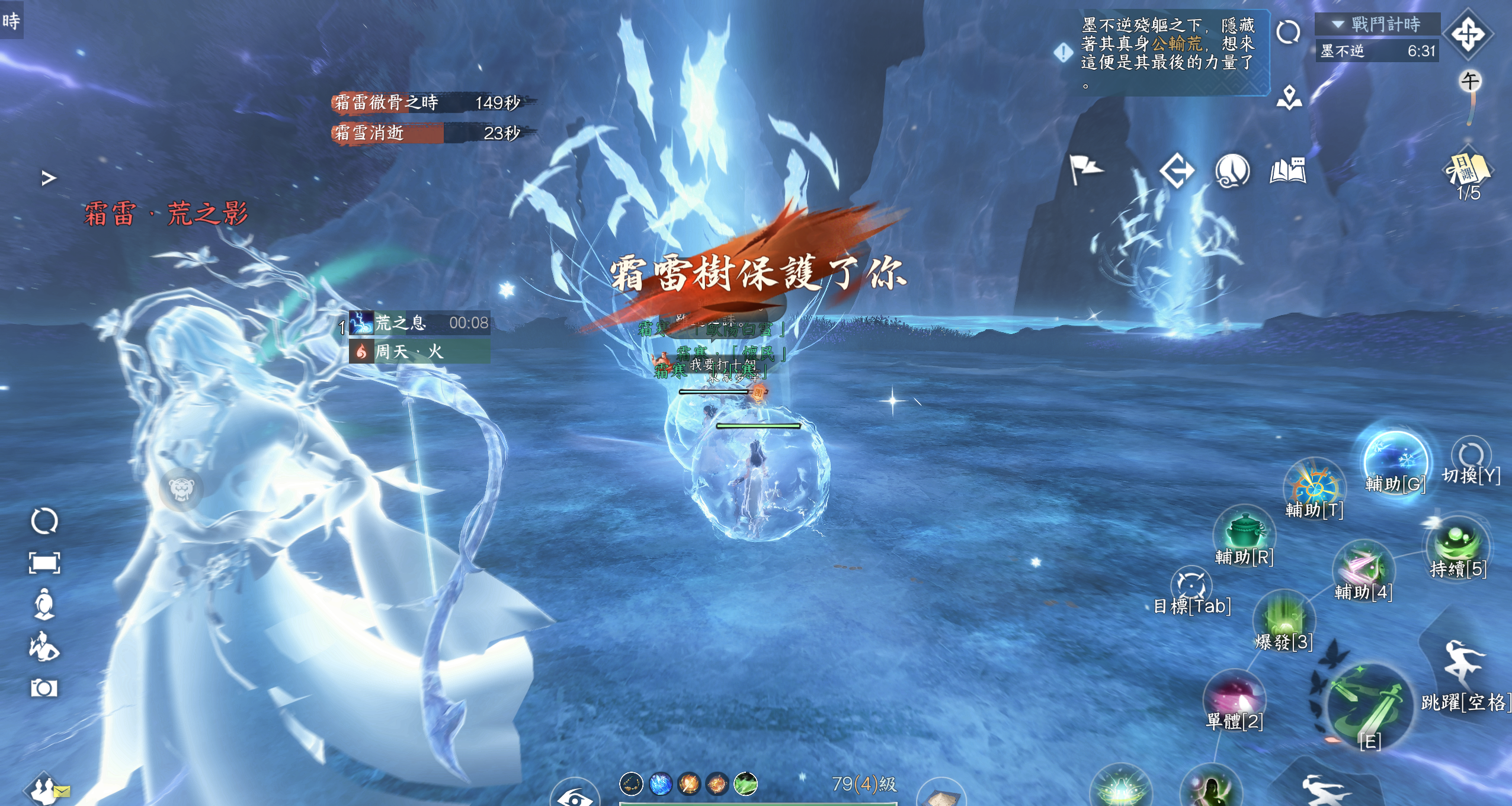Switch skill set with 切換[Y]
Image resolution: width=1512 pixels, height=806 pixels.
coord(1471,457)
